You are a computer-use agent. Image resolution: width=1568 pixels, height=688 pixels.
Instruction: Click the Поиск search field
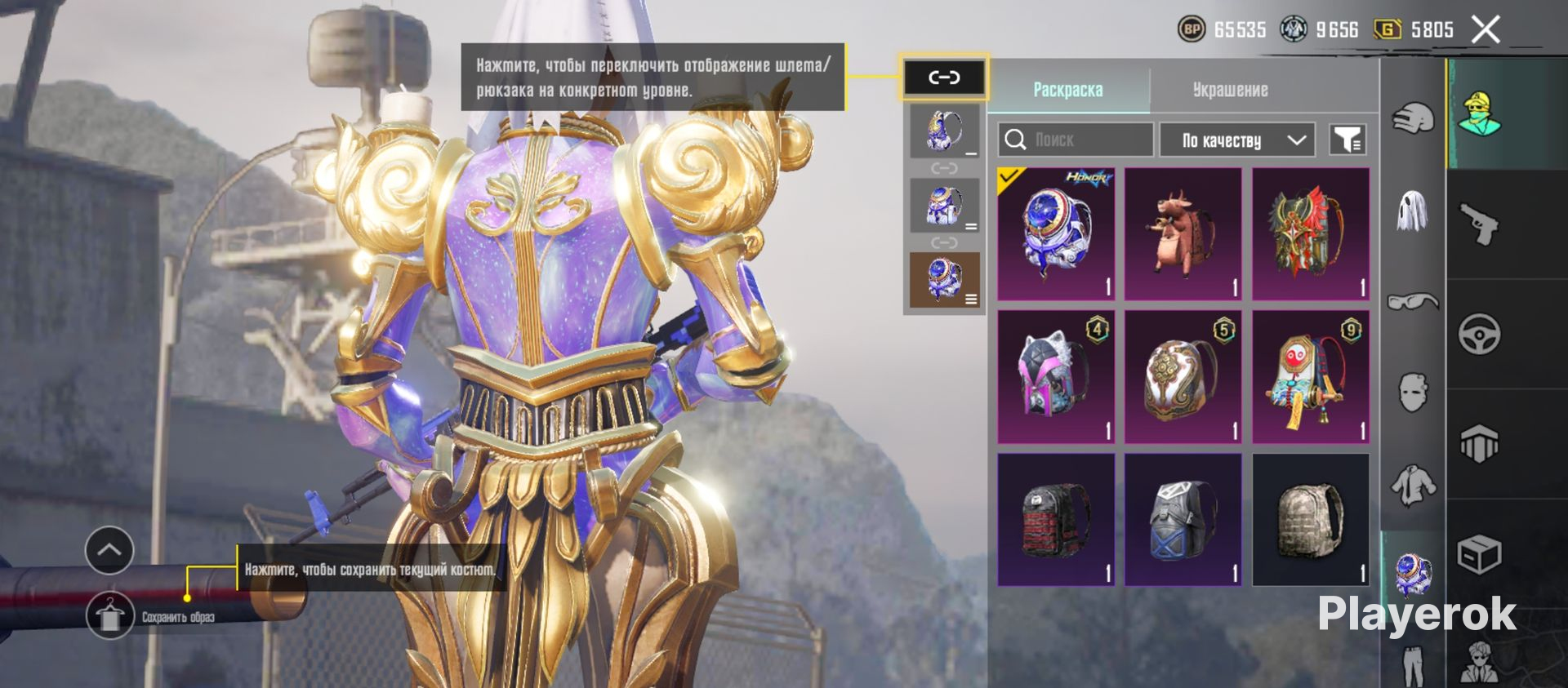(1075, 140)
